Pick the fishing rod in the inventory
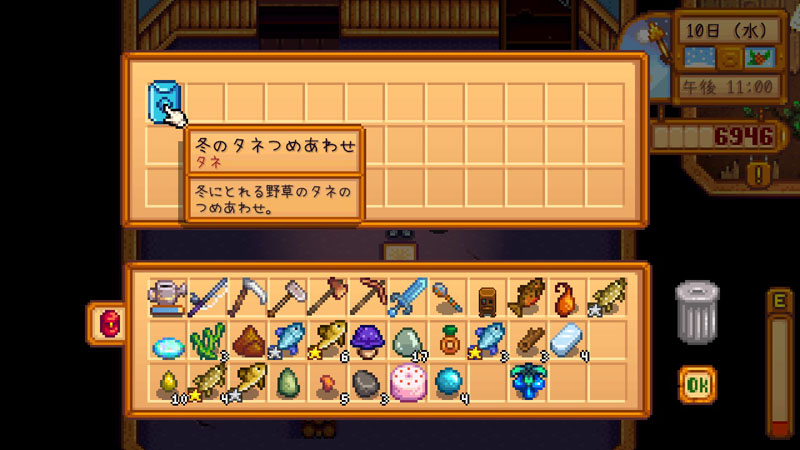Viewport: 800px width, 450px height. (206, 297)
